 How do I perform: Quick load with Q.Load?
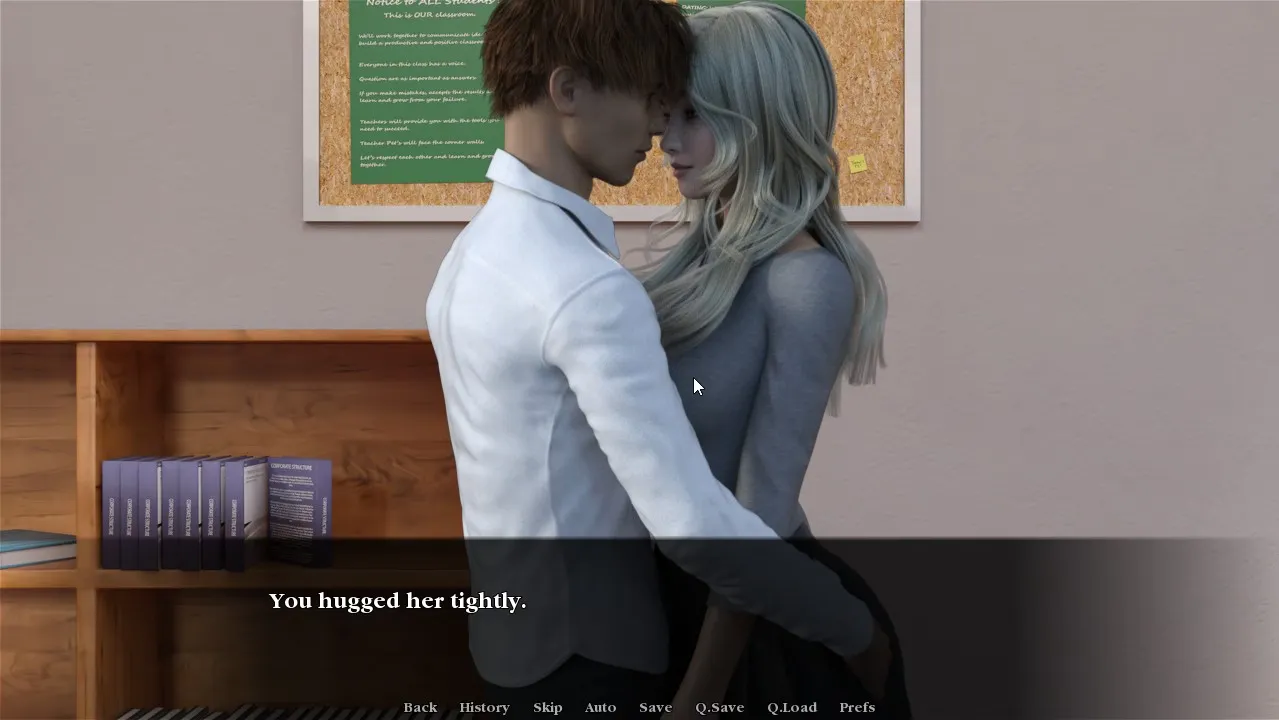pyautogui.click(x=791, y=707)
